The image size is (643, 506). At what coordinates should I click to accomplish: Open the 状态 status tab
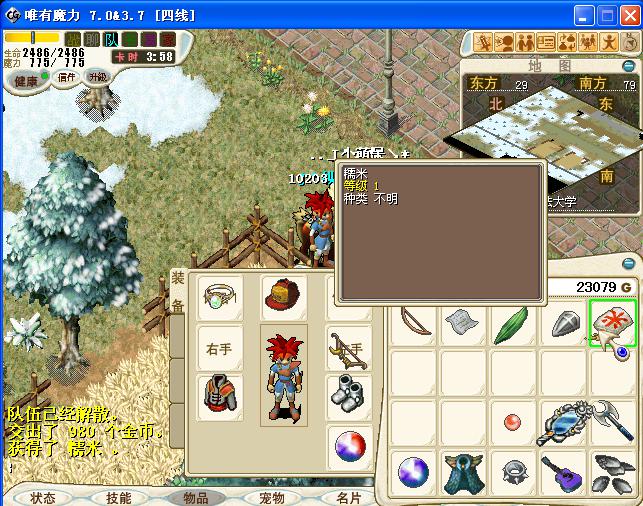pyautogui.click(x=43, y=497)
